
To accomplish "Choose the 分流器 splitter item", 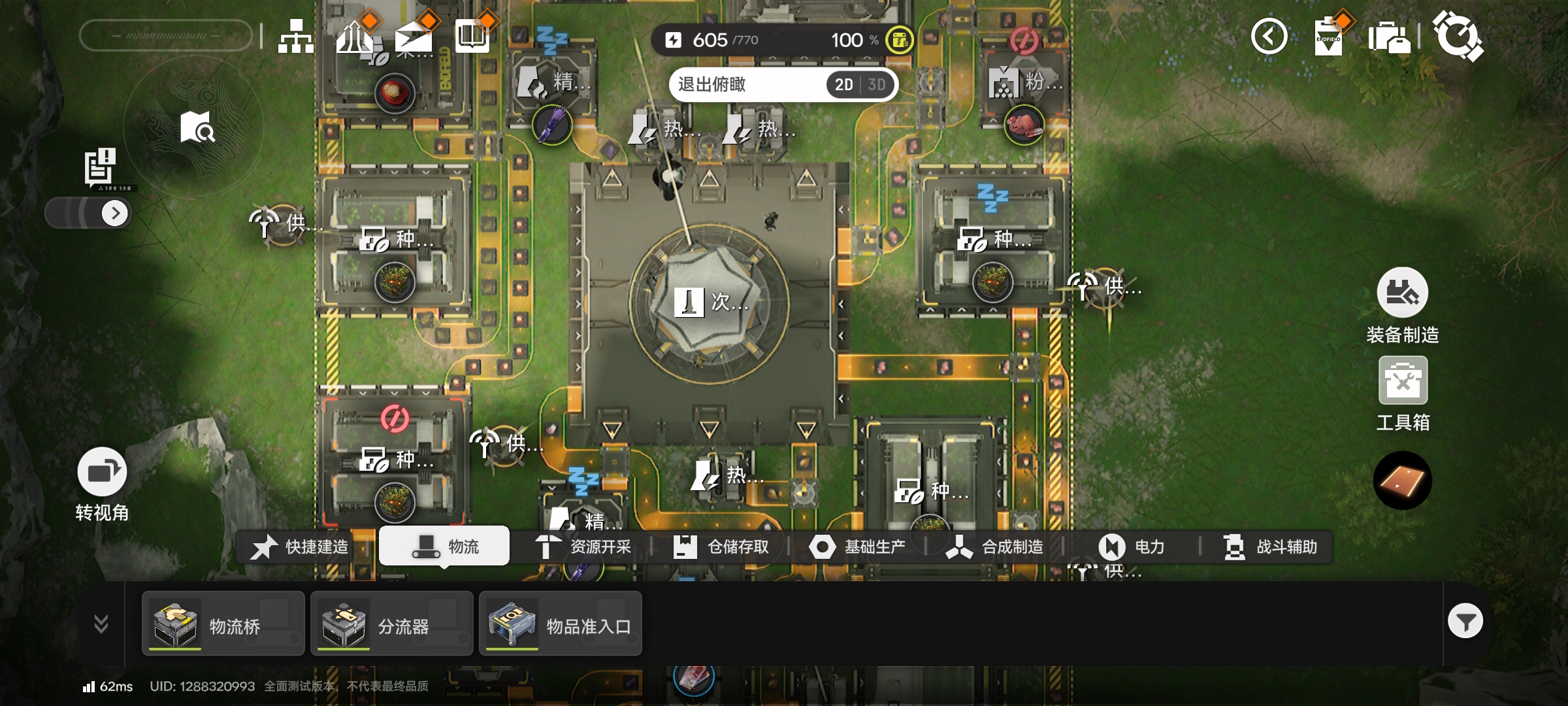I will click(x=391, y=624).
